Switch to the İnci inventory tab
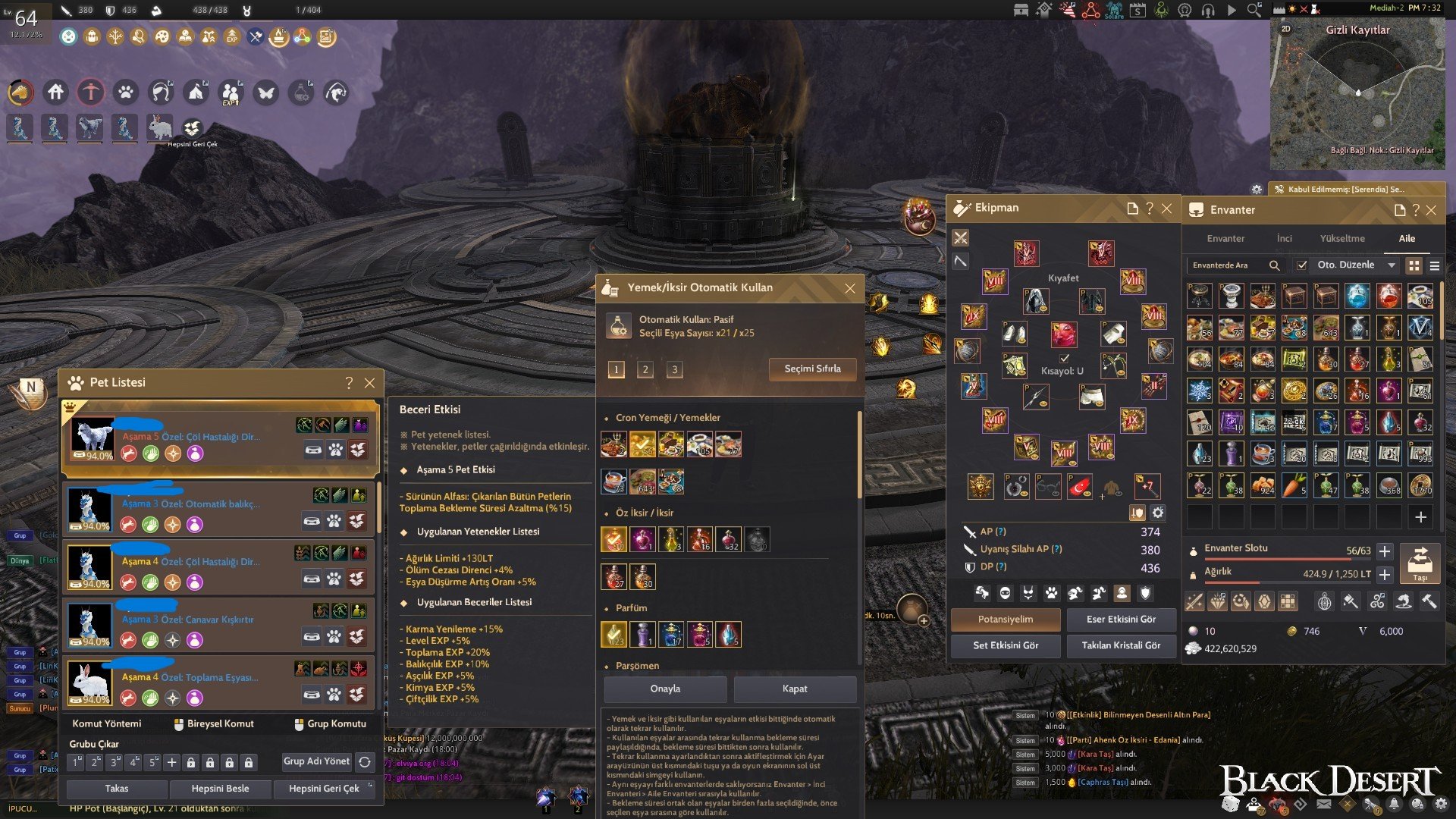 pos(1284,238)
